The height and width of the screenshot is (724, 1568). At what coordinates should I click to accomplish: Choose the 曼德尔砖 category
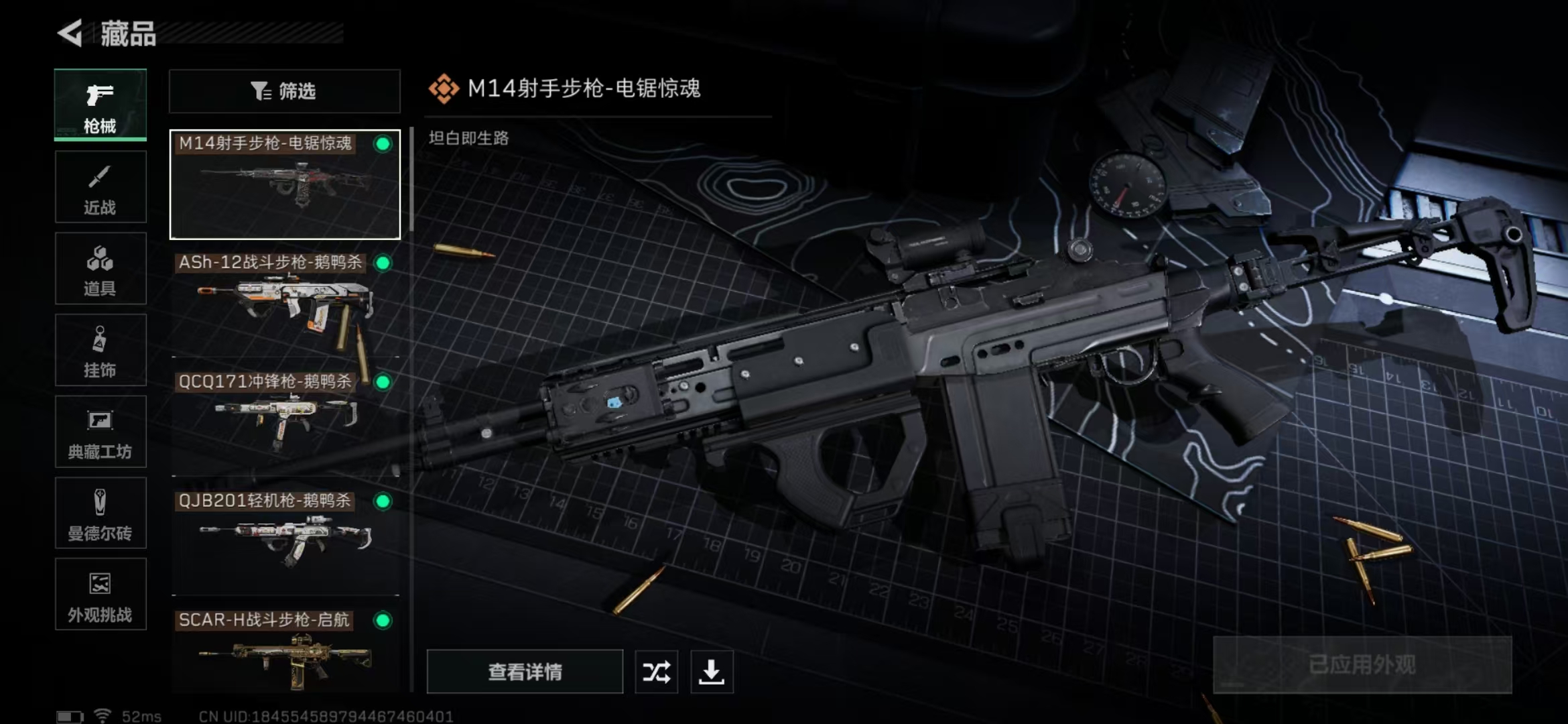(101, 514)
